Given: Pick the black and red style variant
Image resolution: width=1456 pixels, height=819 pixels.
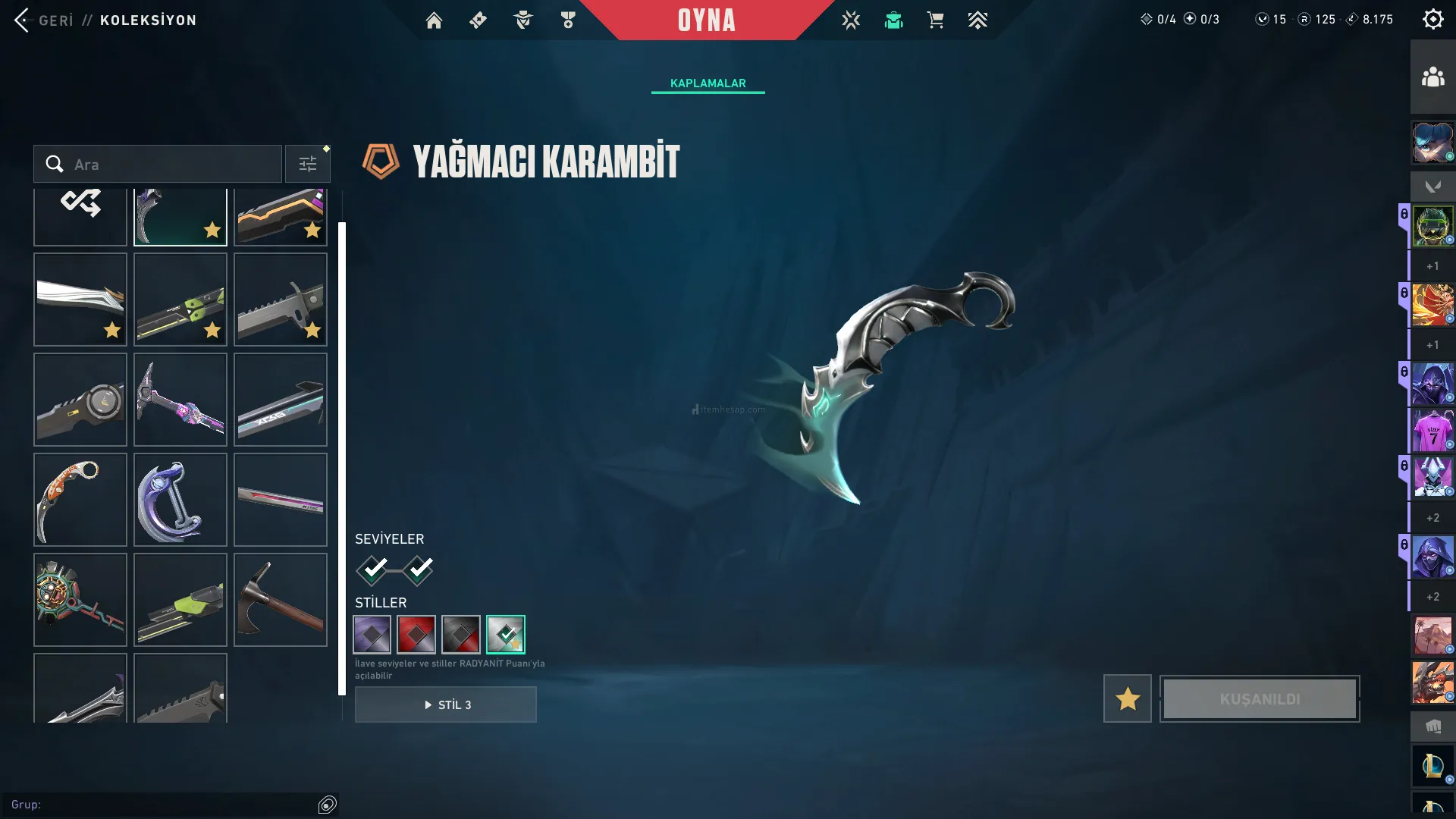Looking at the screenshot, I should [x=461, y=635].
